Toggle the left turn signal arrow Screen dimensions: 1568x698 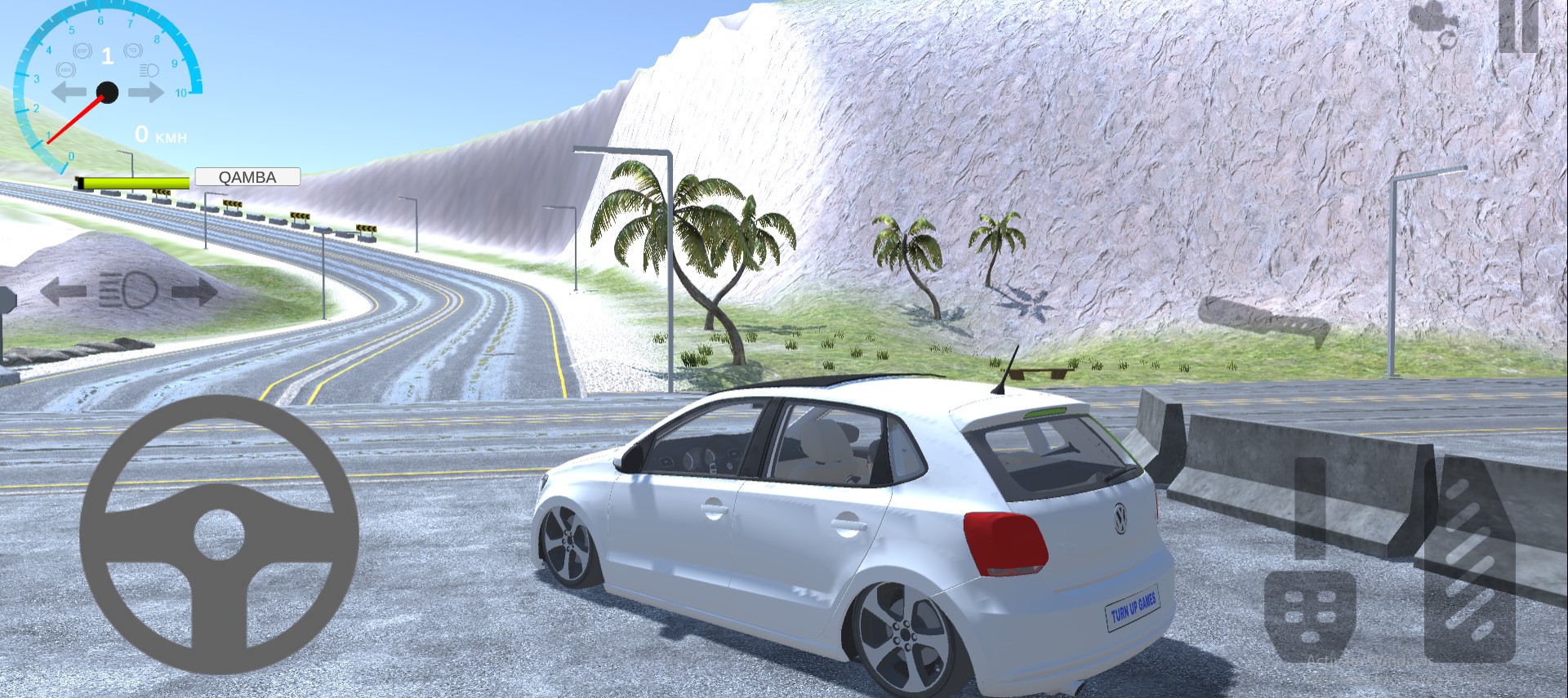(64, 290)
